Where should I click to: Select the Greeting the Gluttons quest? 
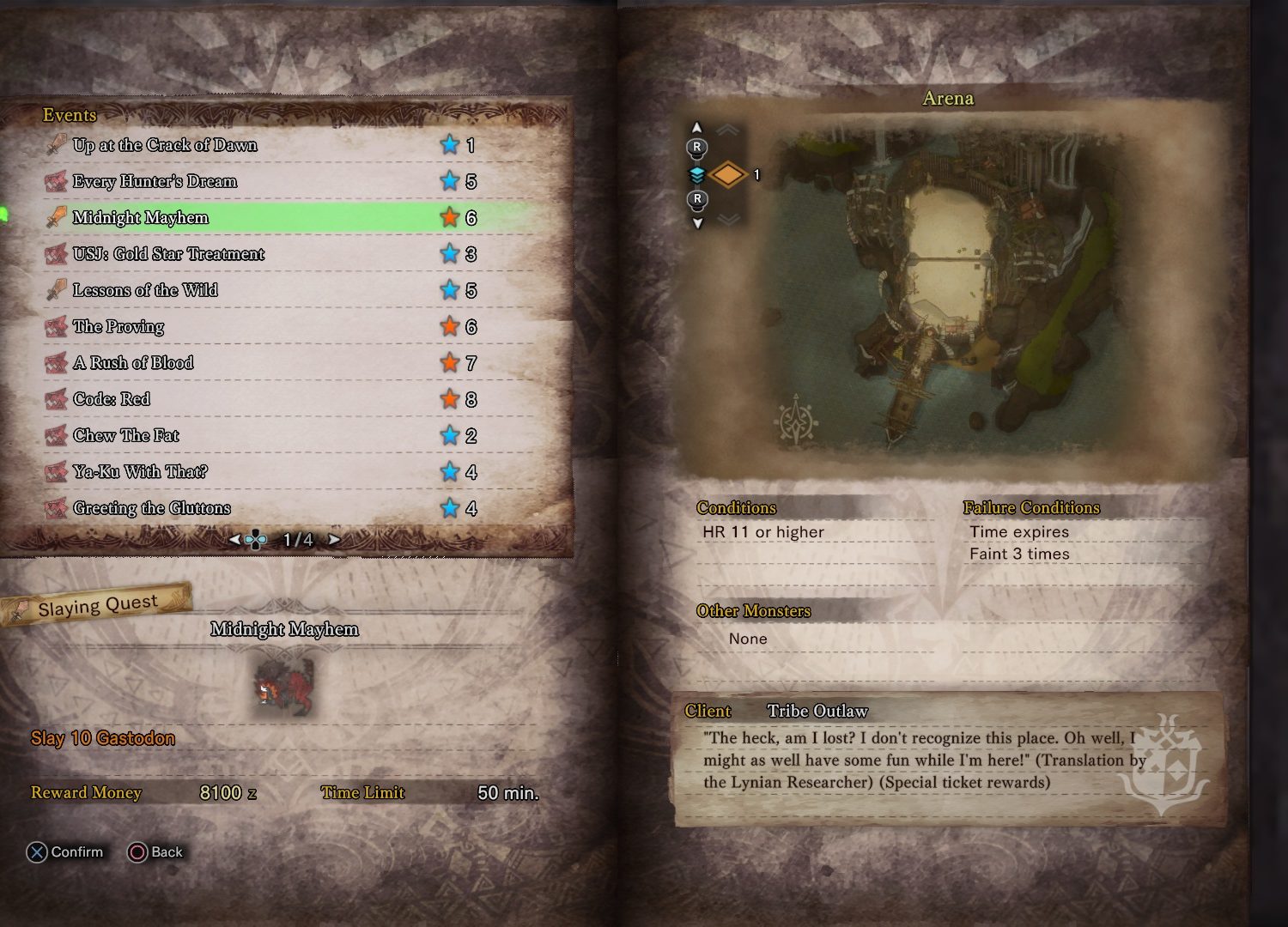152,508
